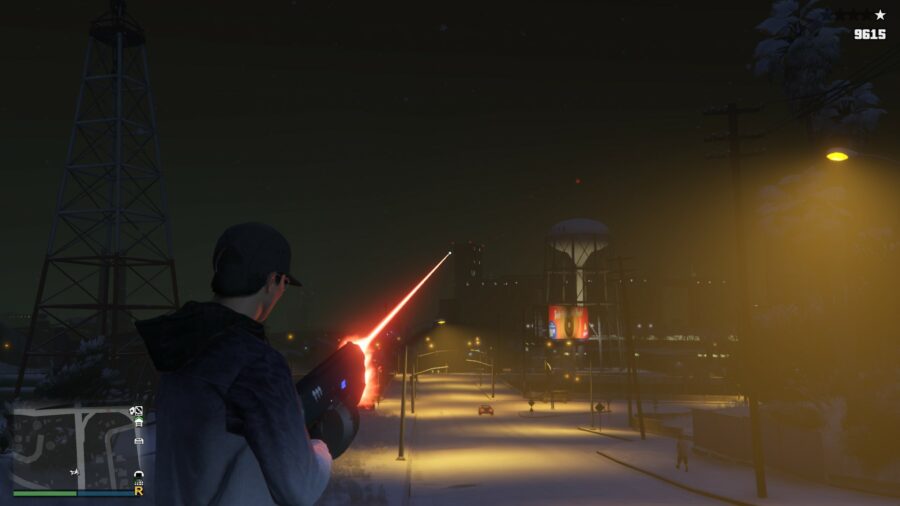900x506 pixels.
Task: Select the yellow R blip on minimap
Action: click(138, 490)
